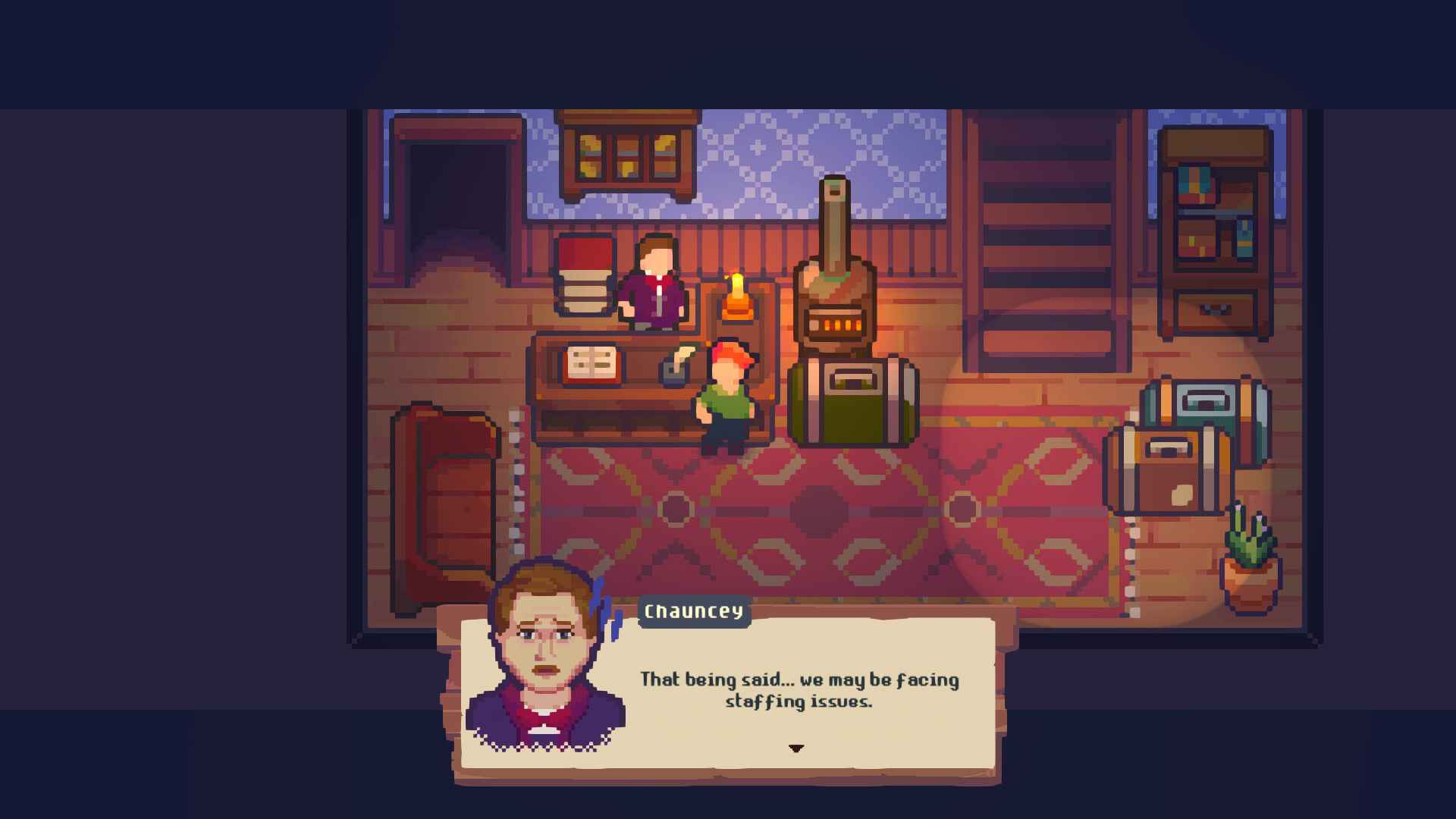Click the red-haired player character
The height and width of the screenshot is (819, 1456).
pyautogui.click(x=728, y=394)
